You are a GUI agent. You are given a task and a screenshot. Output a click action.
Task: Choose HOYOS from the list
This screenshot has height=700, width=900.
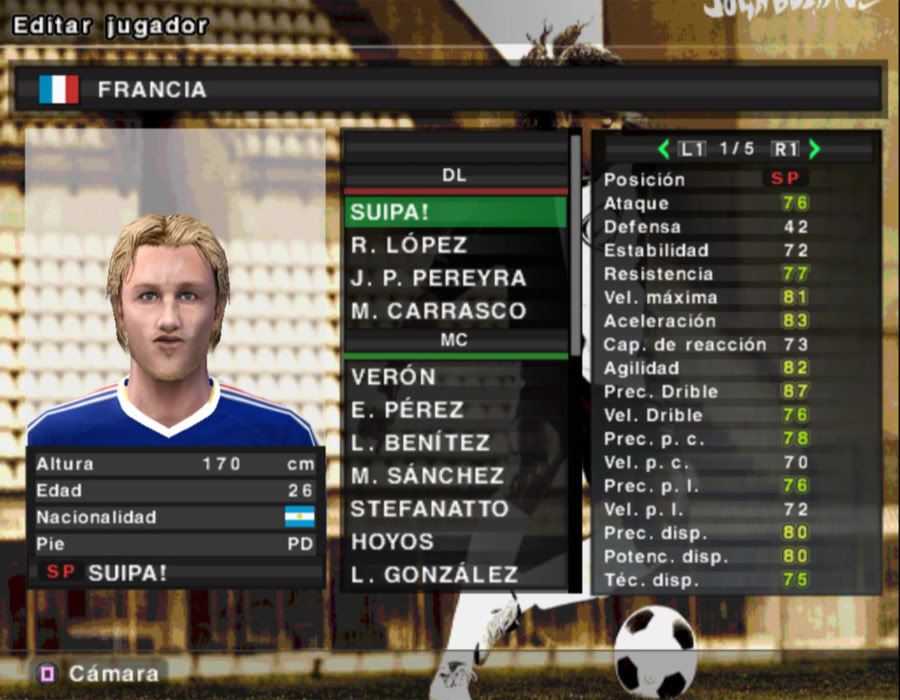point(455,542)
